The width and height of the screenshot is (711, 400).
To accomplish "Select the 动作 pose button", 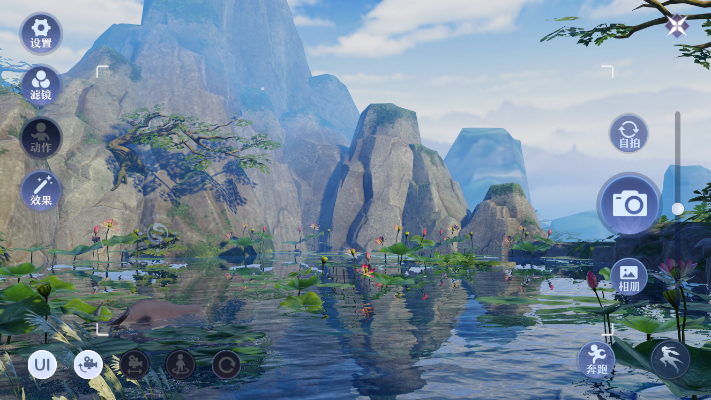I will click(x=41, y=138).
